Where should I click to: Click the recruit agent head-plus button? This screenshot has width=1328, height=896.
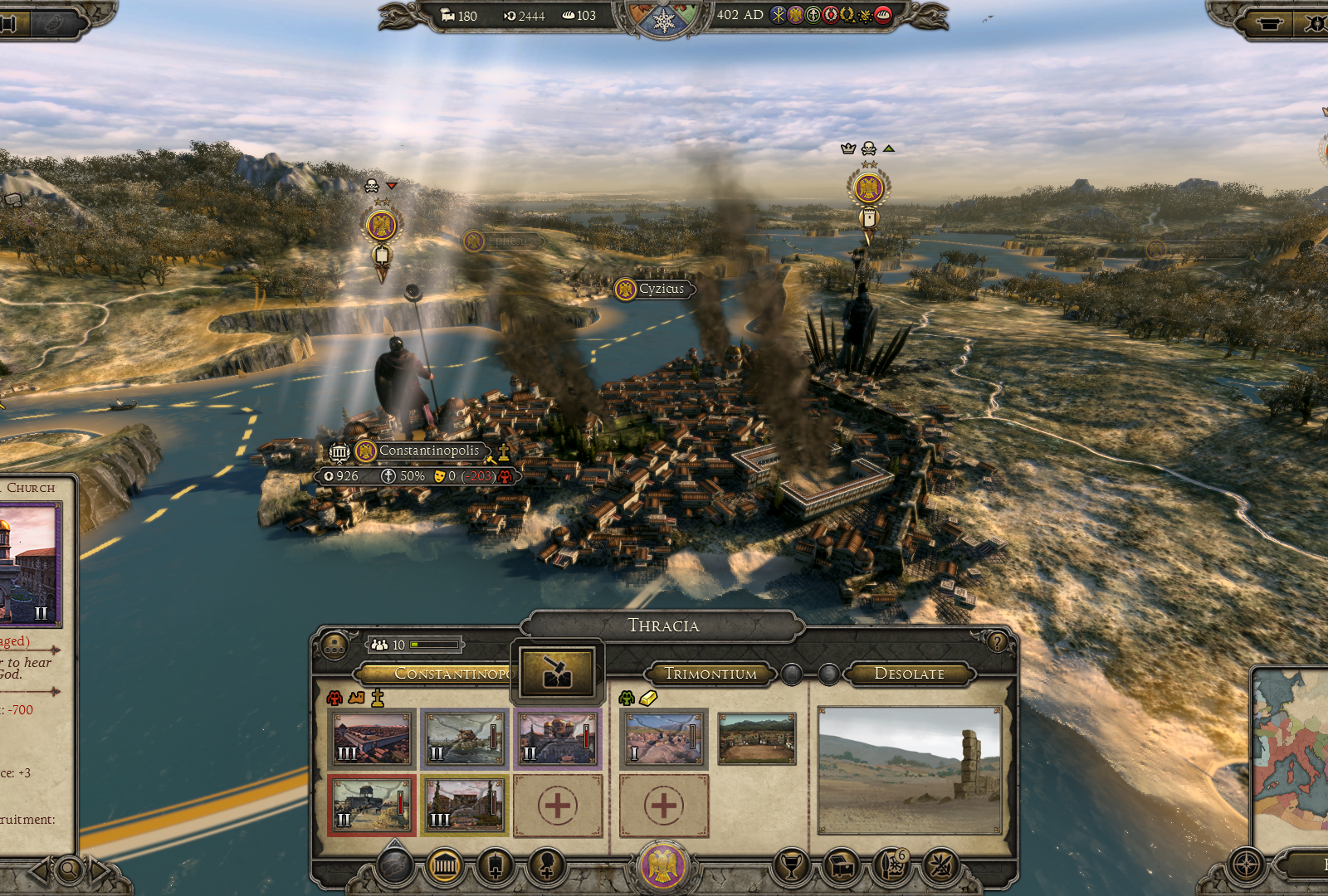click(546, 867)
